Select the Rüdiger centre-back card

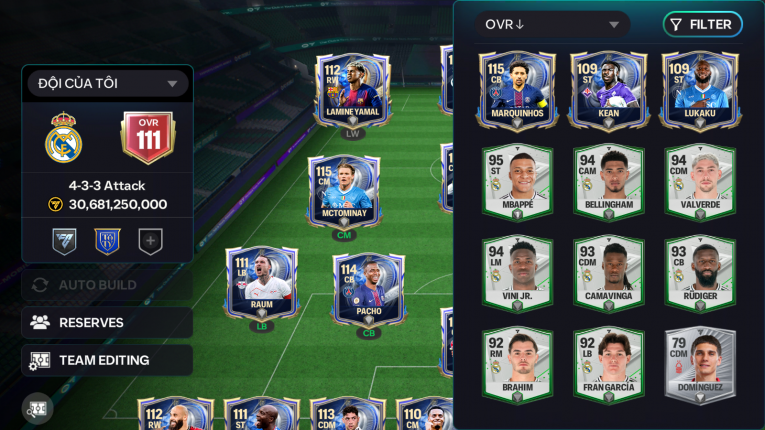tap(700, 272)
